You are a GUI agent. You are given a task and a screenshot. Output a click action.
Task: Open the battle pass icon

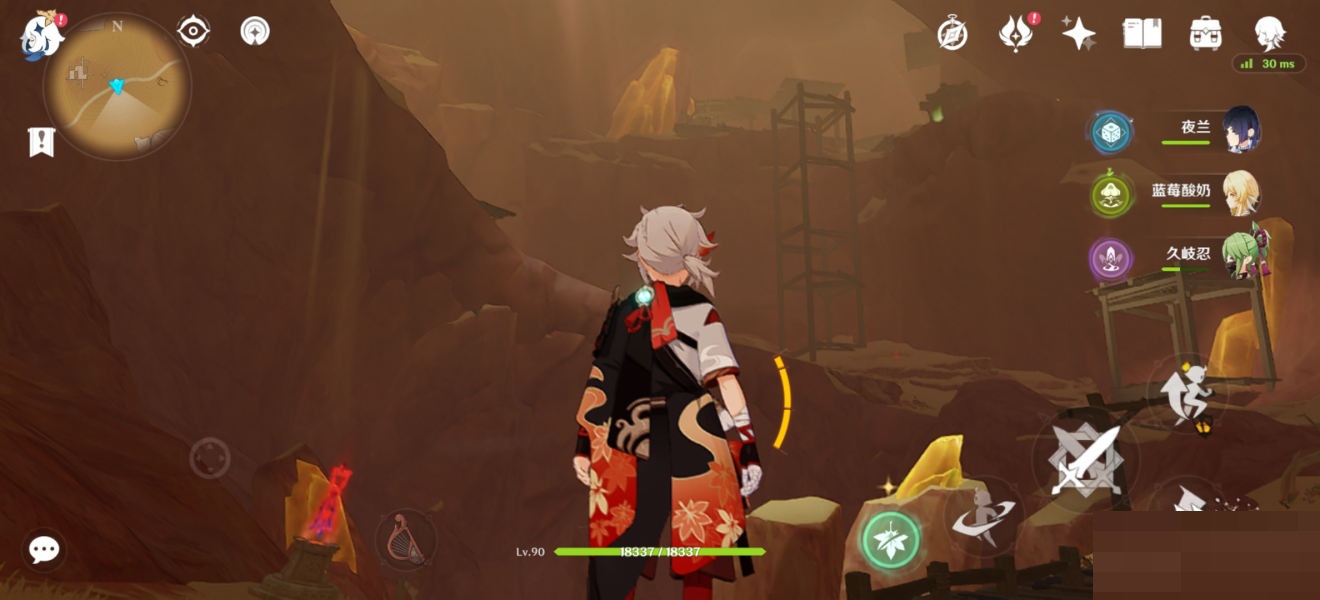pos(1015,34)
